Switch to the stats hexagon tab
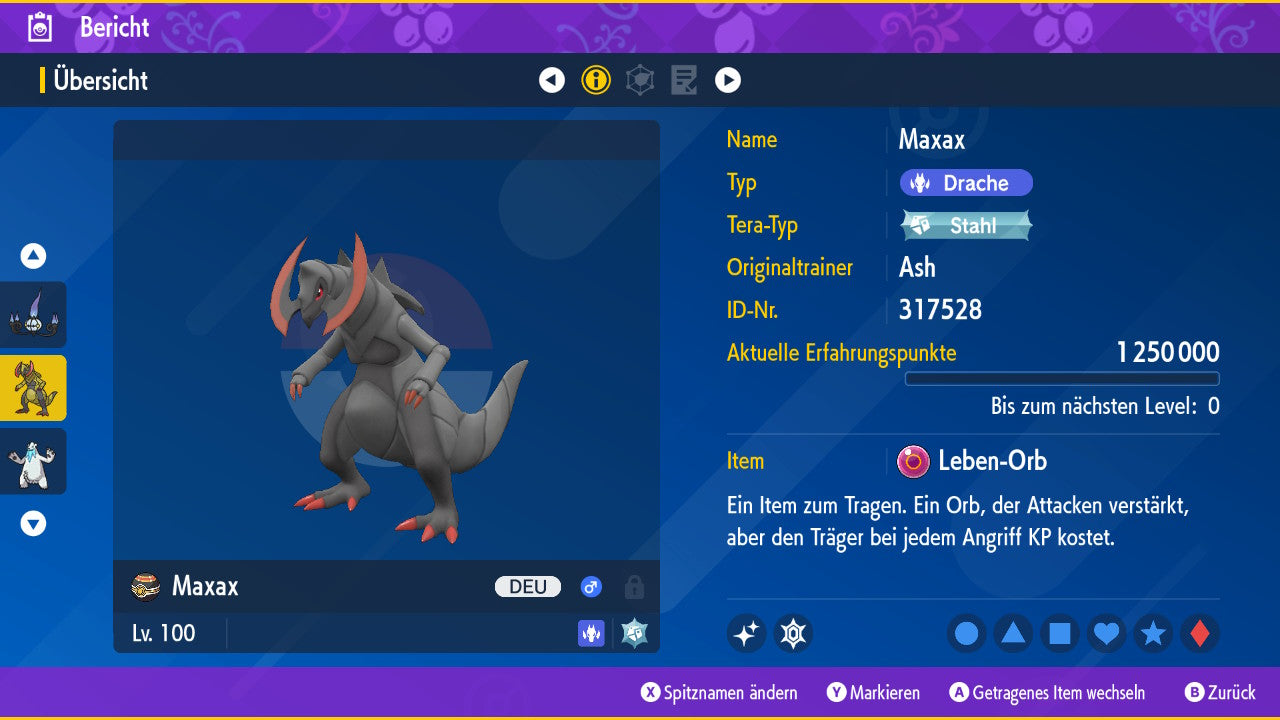The width and height of the screenshot is (1280, 720). coord(640,80)
